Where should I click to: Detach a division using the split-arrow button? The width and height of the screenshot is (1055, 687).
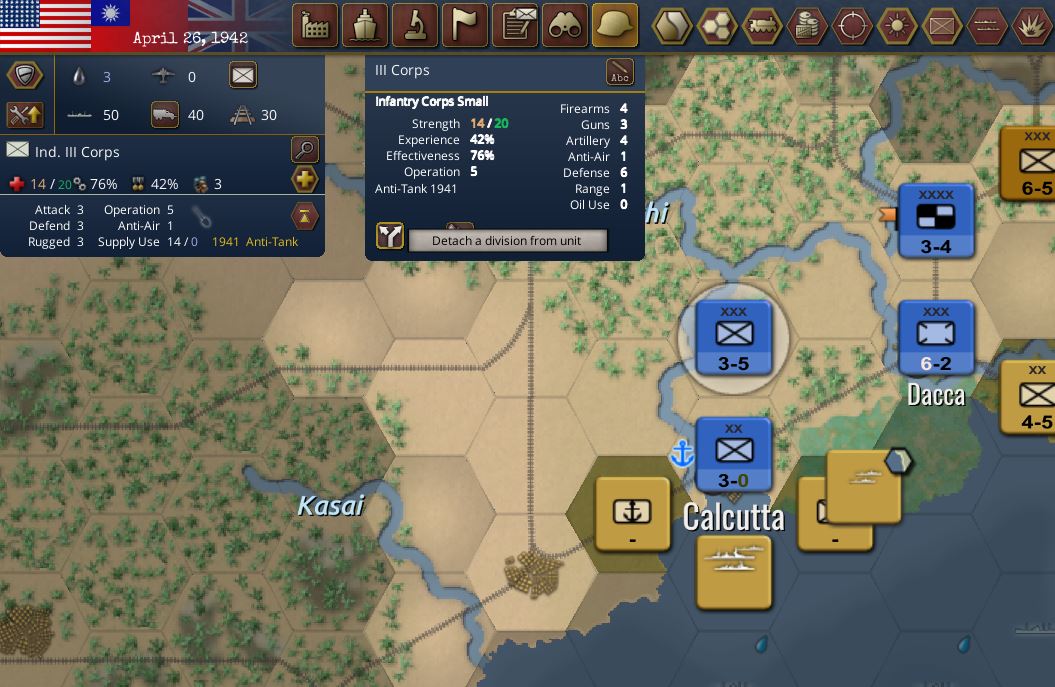pos(390,236)
